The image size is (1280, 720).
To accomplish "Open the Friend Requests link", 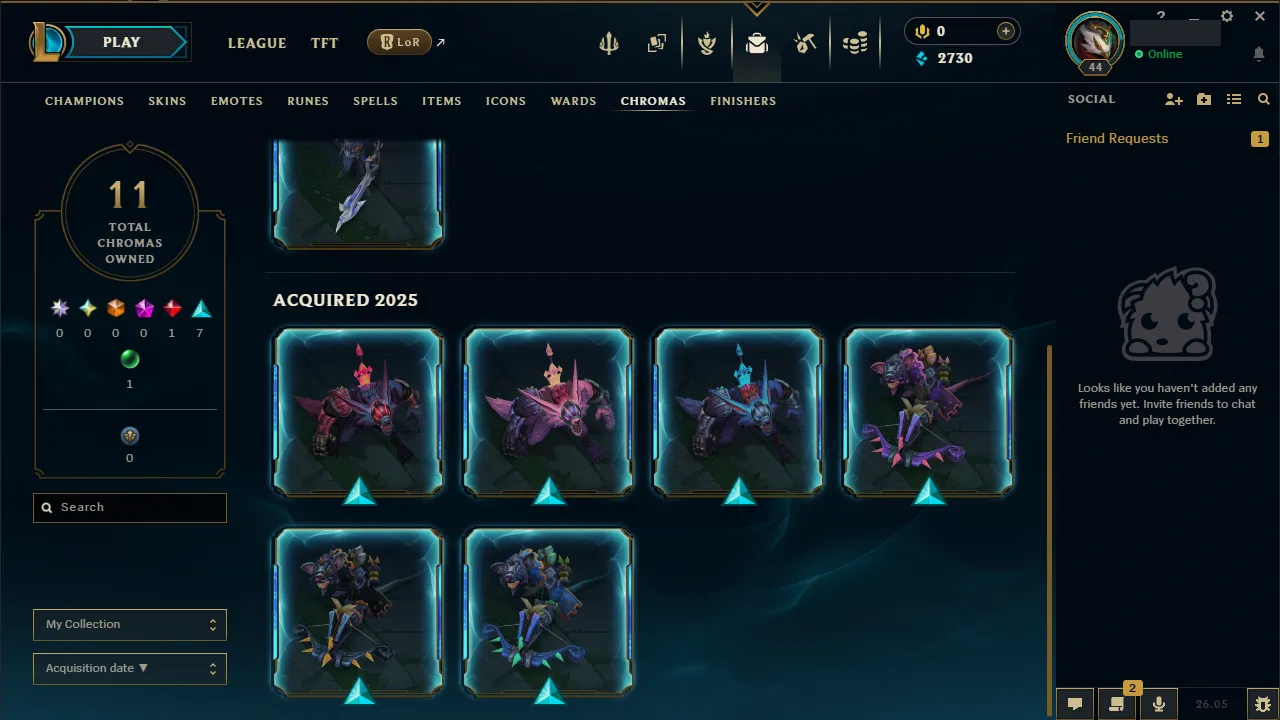I will [x=1117, y=138].
